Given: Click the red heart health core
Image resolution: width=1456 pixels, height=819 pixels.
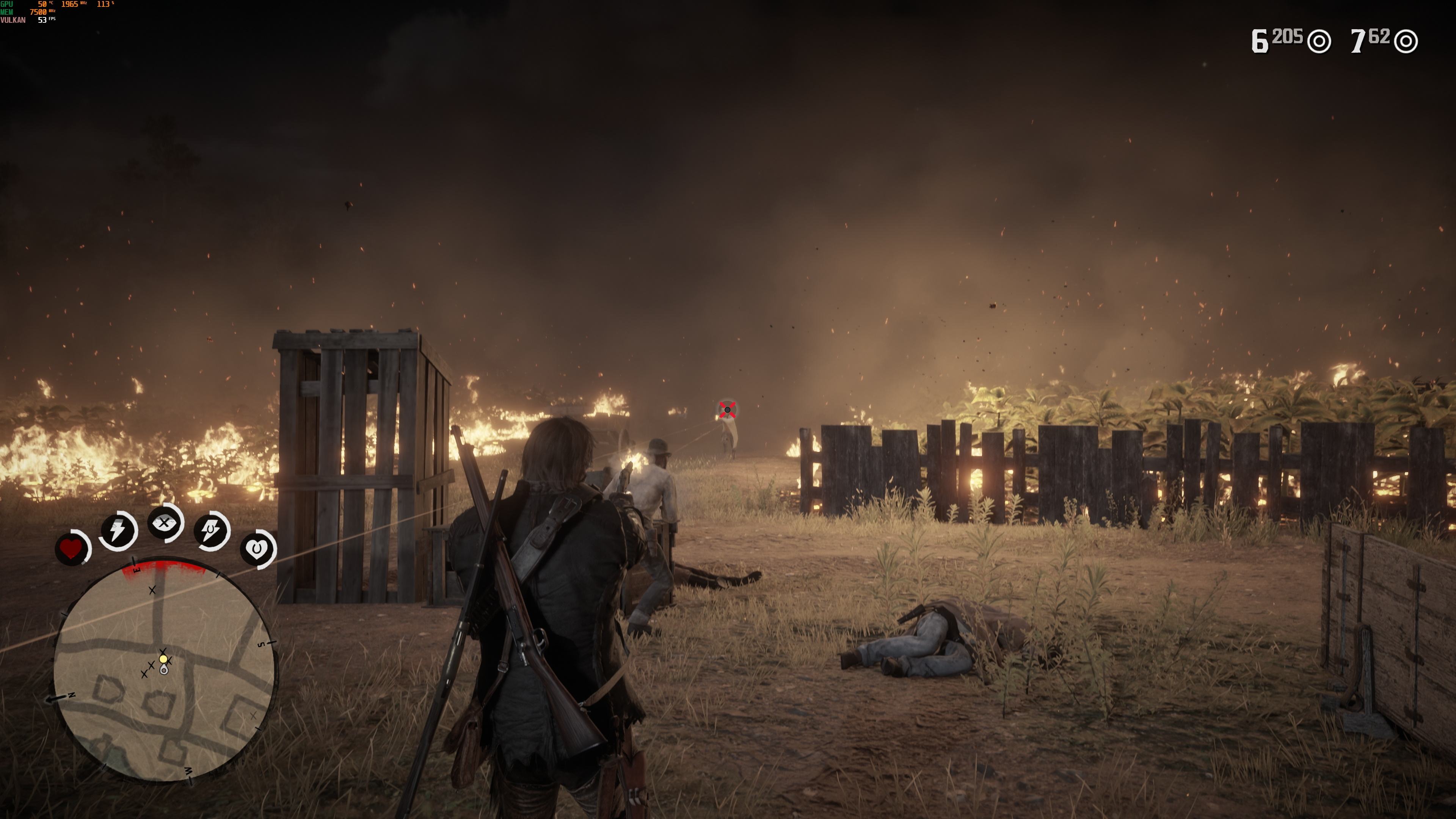Looking at the screenshot, I should [x=71, y=549].
